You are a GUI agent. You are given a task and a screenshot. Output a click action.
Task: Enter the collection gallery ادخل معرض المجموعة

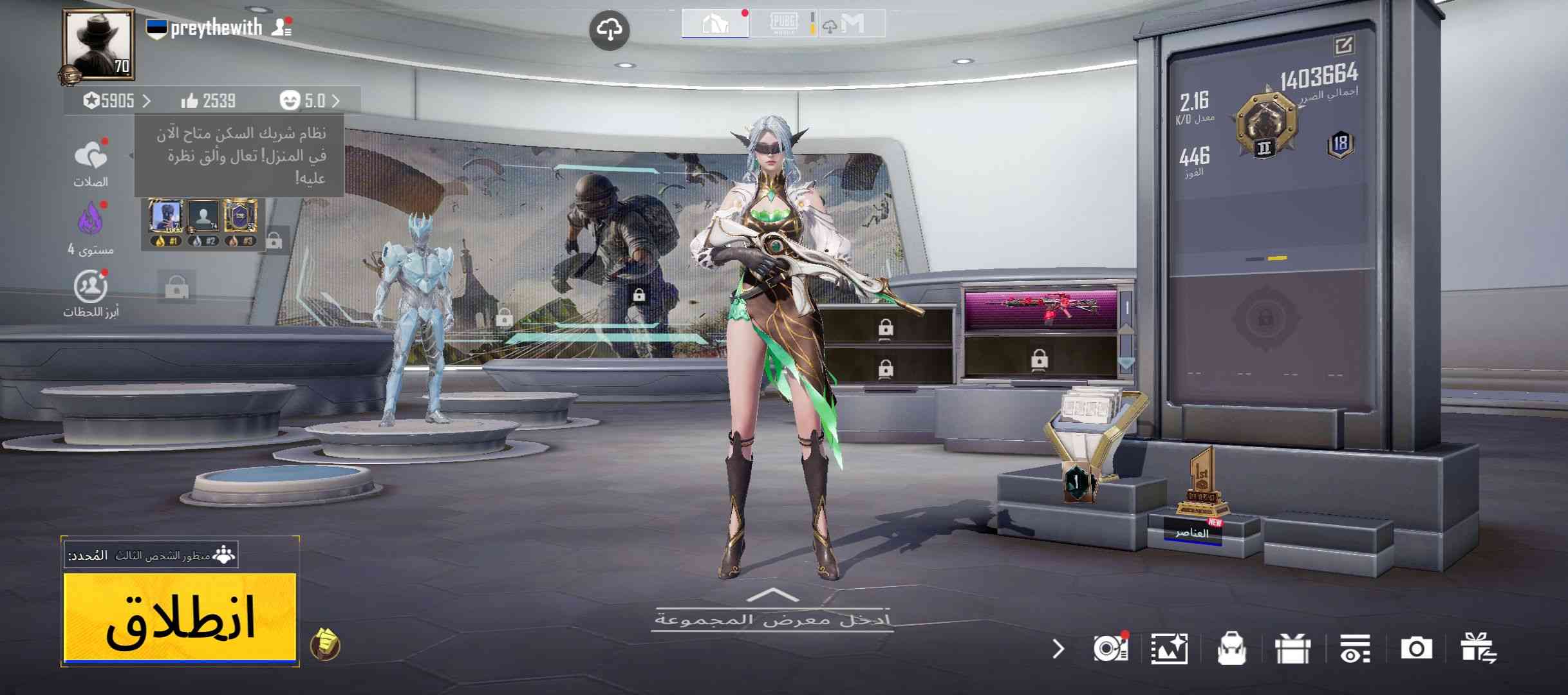click(x=772, y=618)
